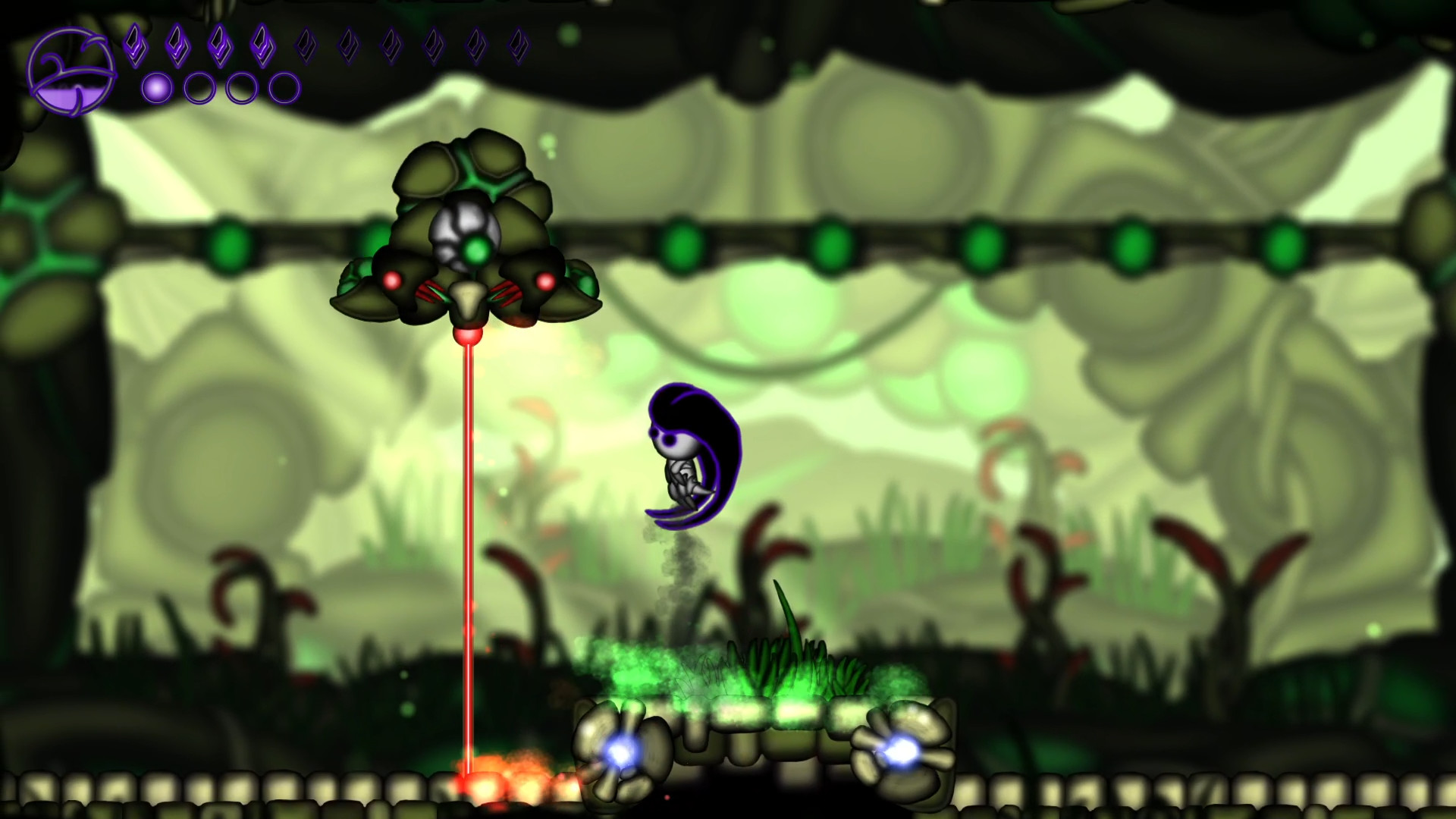
Task: Click the purple swirl character portrait
Action: coord(72,72)
